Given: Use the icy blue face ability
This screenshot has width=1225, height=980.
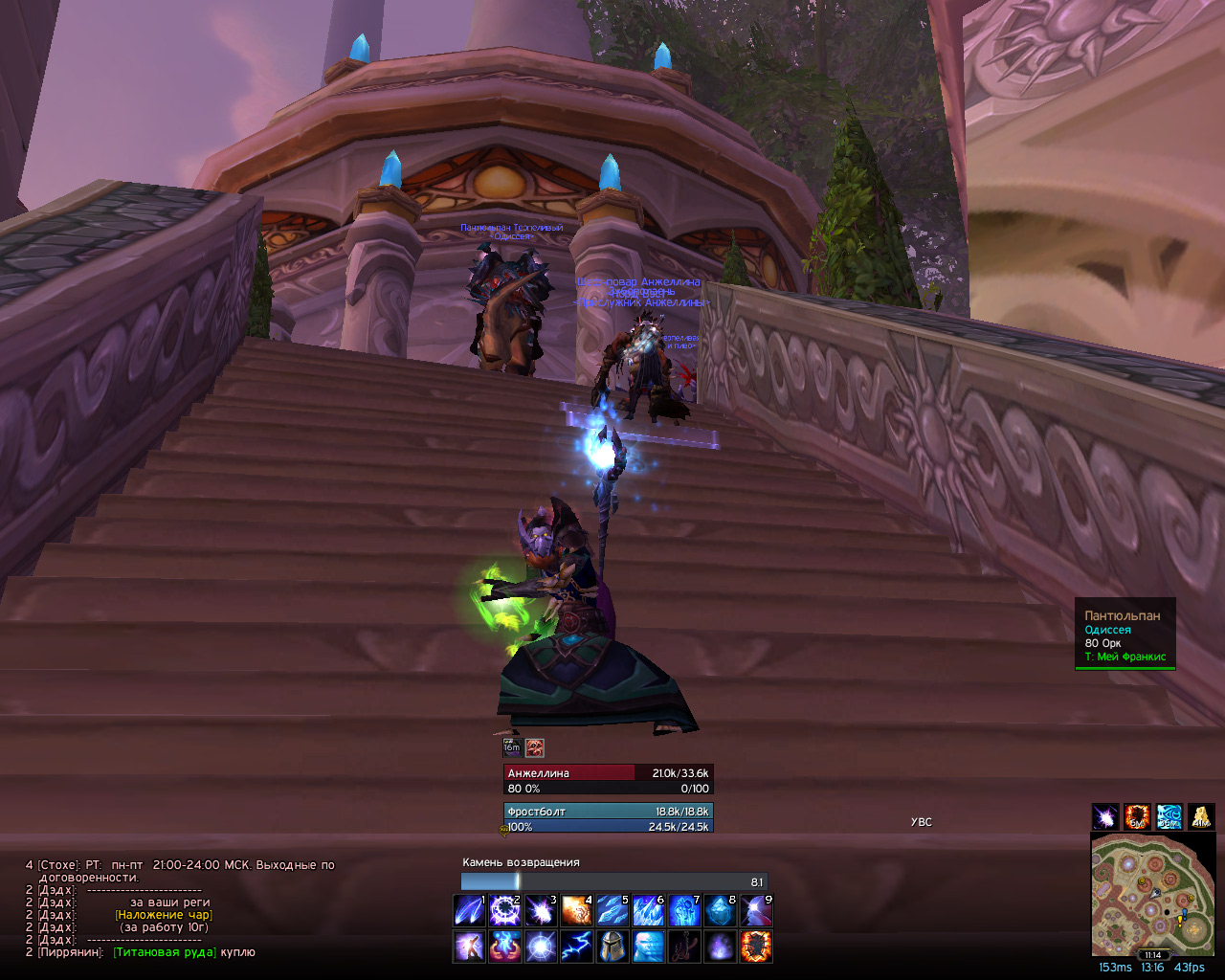Looking at the screenshot, I should coord(648,947).
